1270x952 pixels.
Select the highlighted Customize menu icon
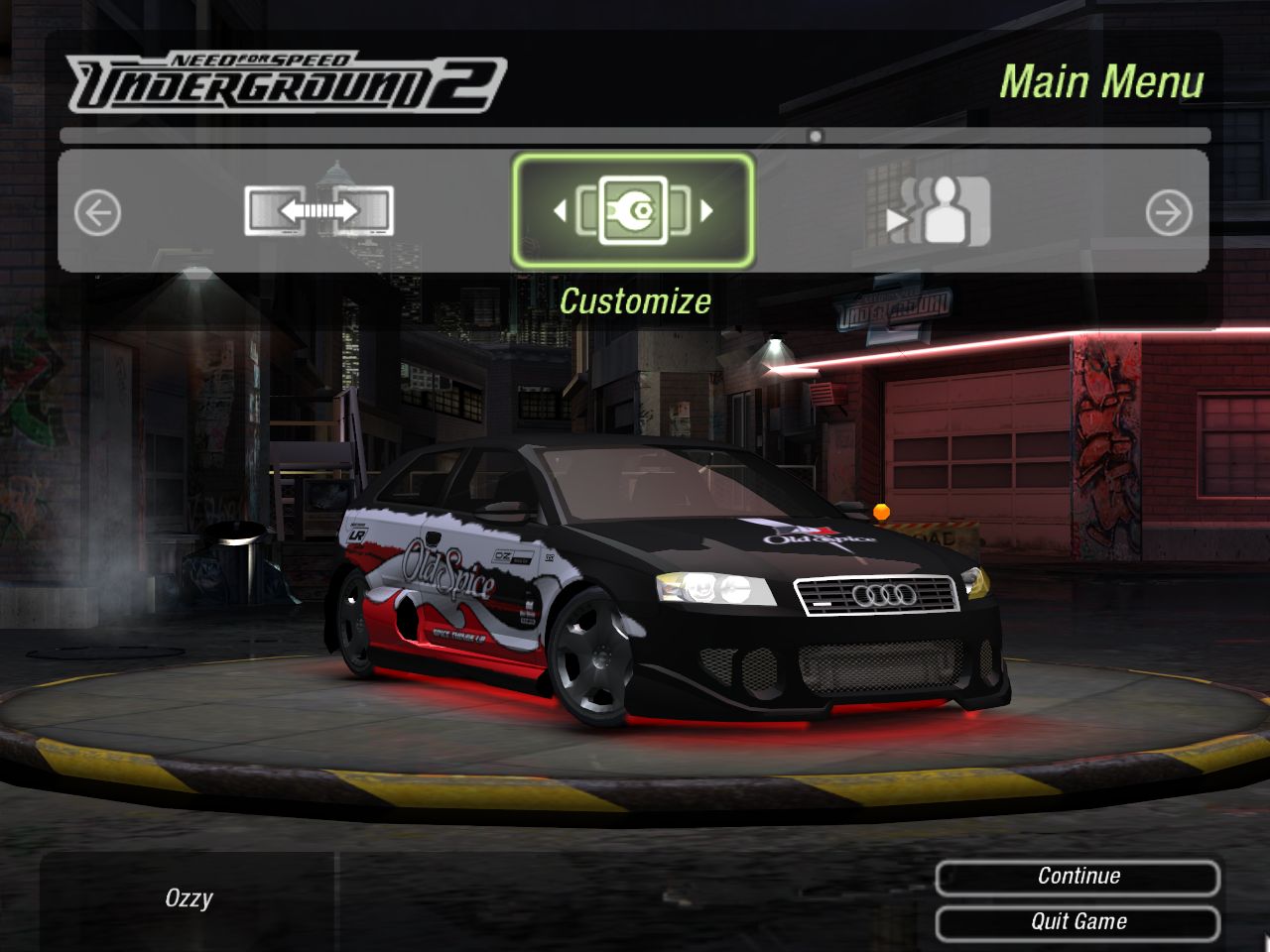pyautogui.click(x=633, y=210)
